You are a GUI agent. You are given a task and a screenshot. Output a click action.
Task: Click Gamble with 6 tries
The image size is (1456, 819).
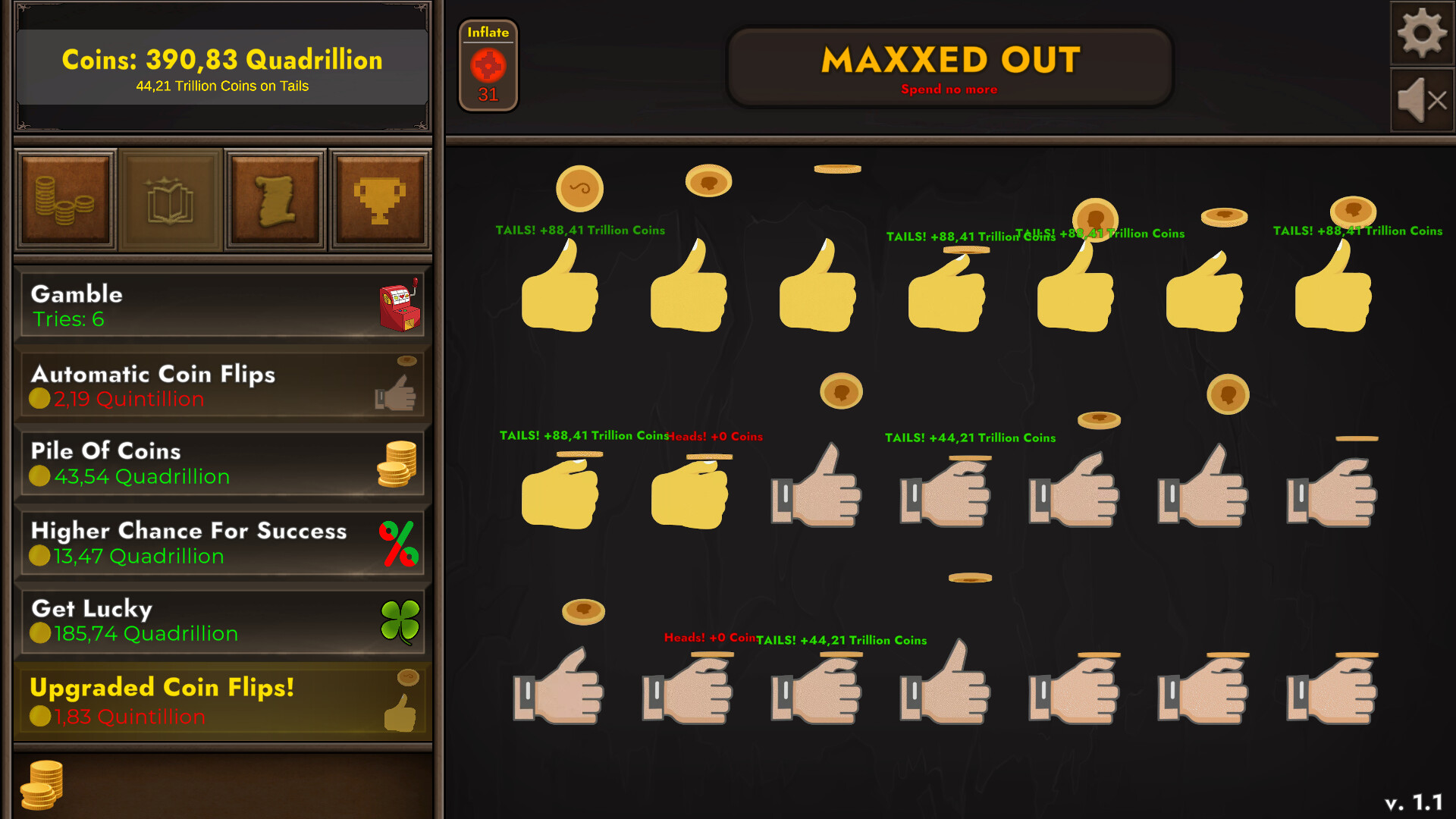220,303
